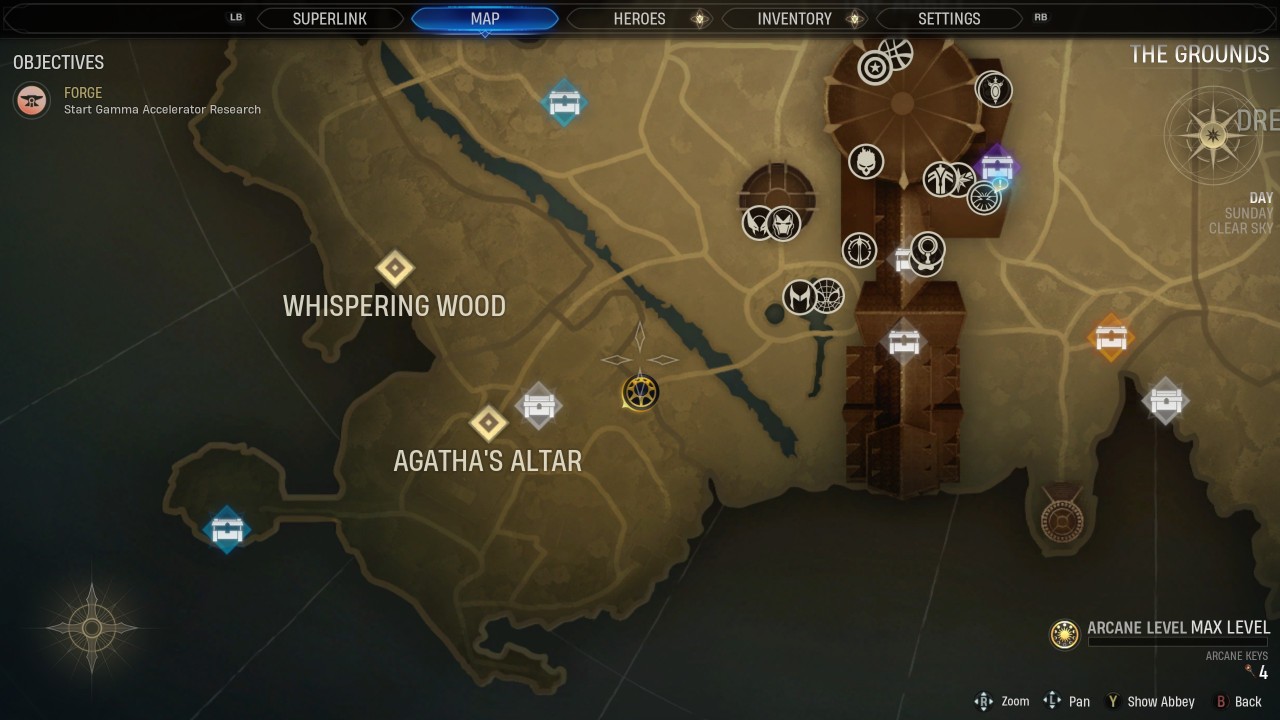Select Captain America's shield icon

click(875, 68)
